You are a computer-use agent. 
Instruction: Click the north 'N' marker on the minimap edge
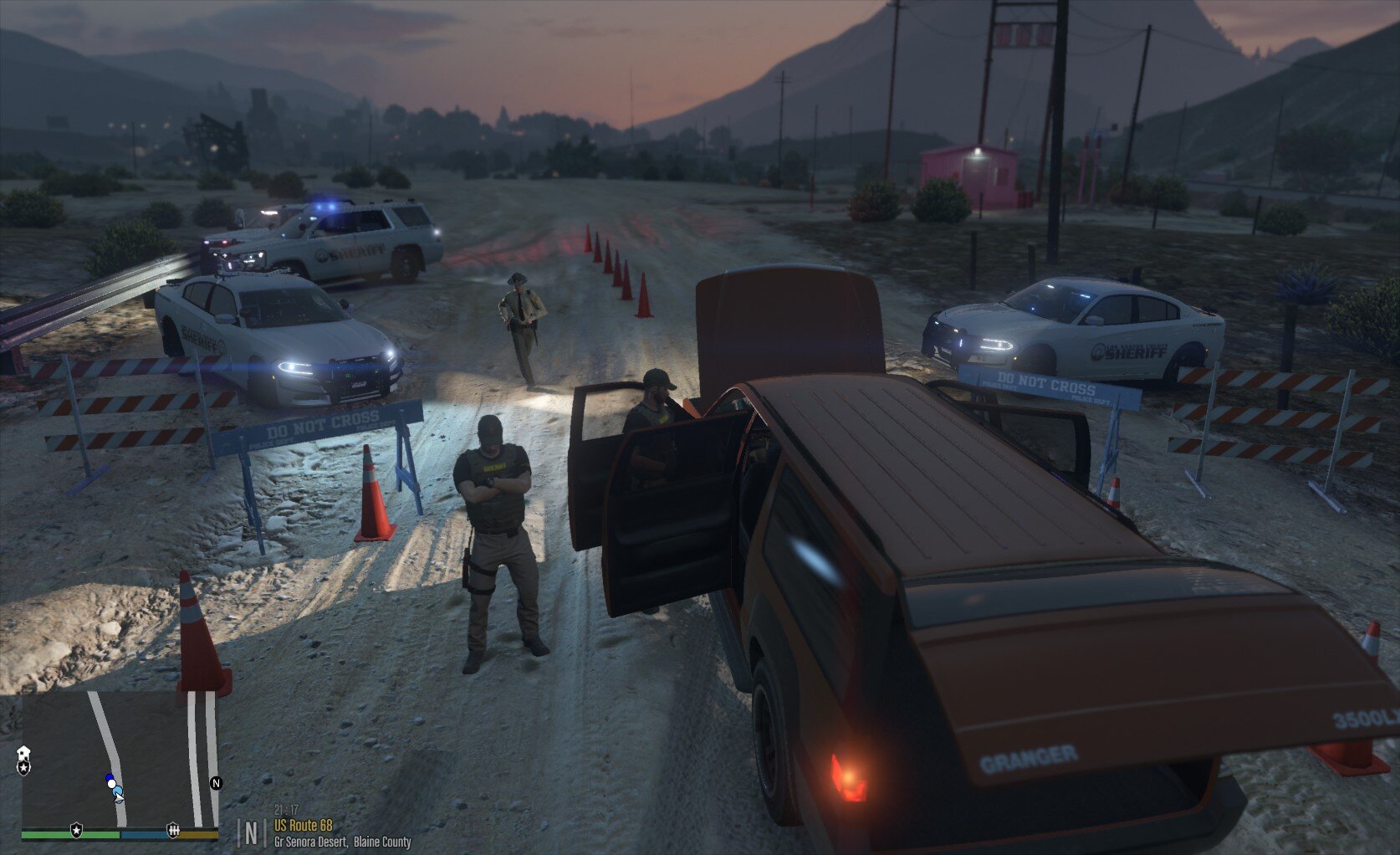pyautogui.click(x=216, y=784)
